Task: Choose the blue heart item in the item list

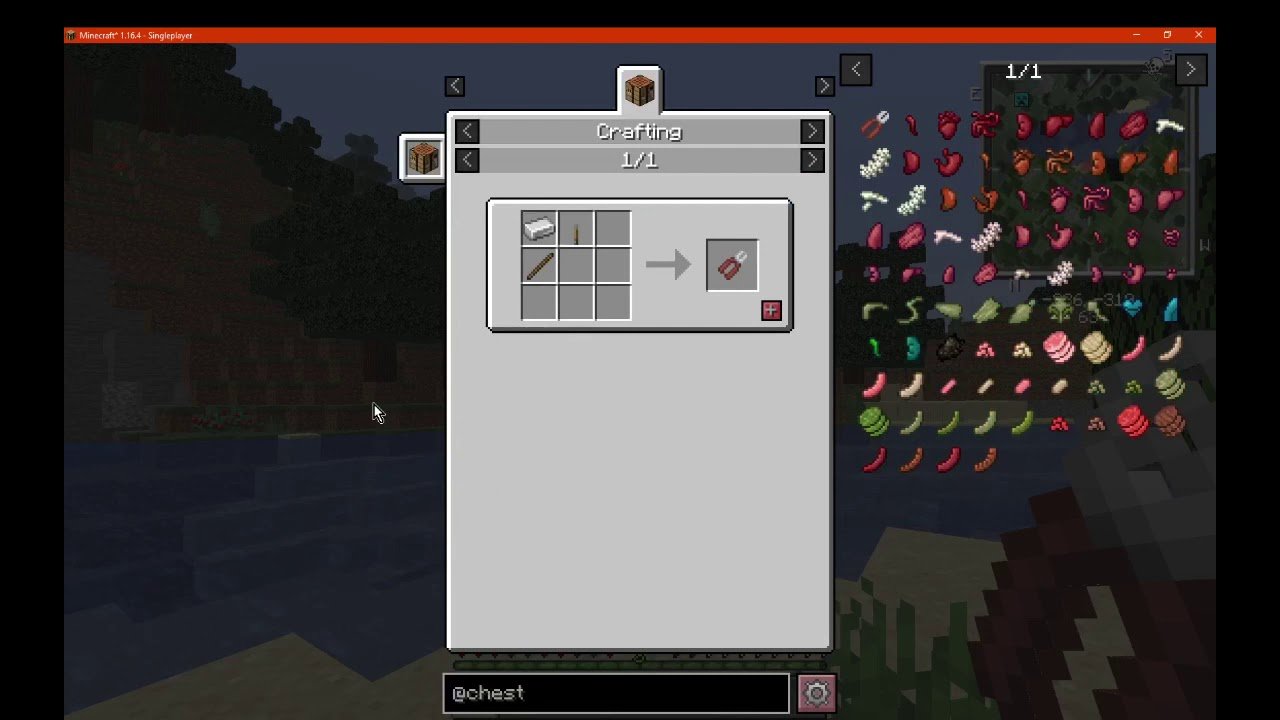Action: click(1133, 309)
